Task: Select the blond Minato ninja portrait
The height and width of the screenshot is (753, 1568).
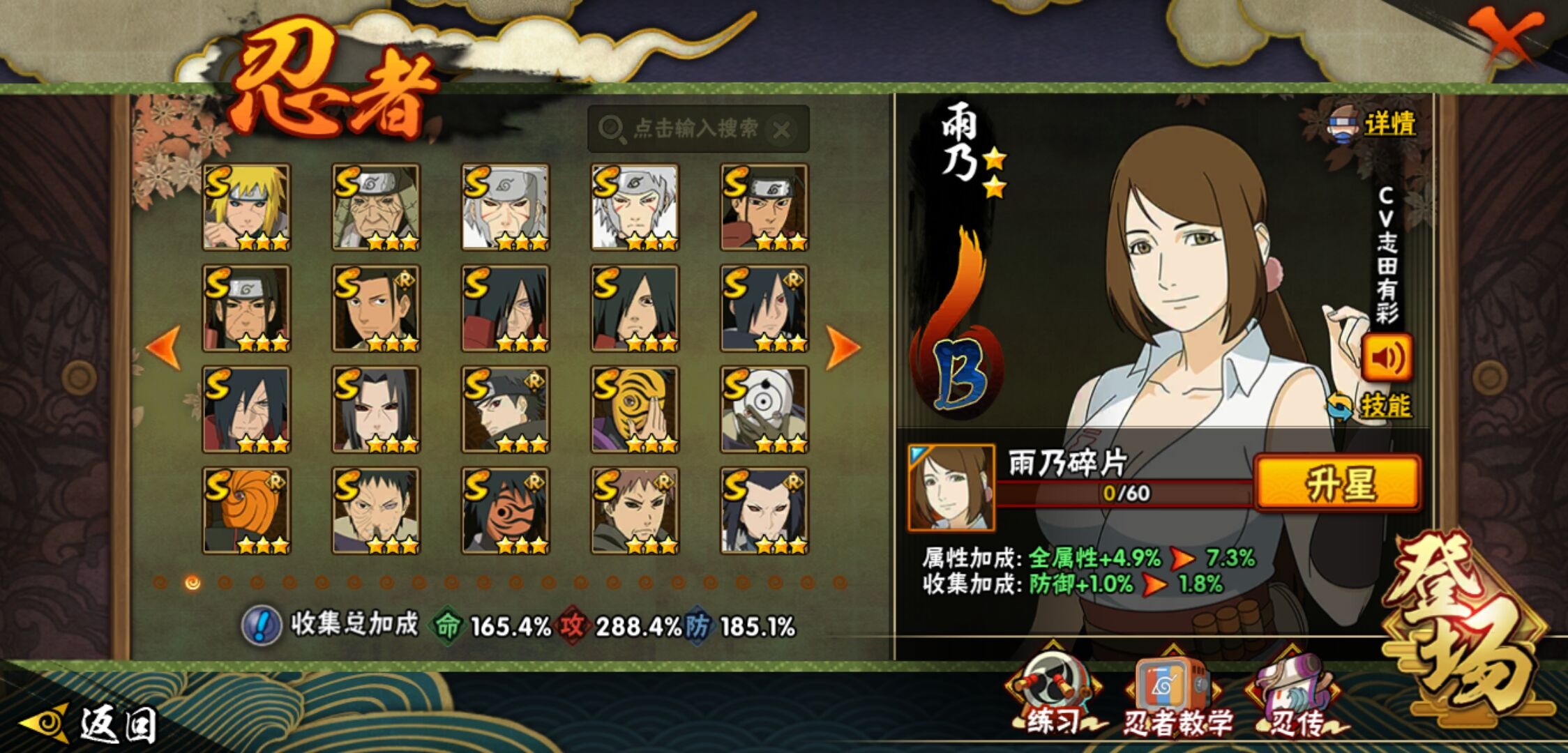Action: pos(246,207)
